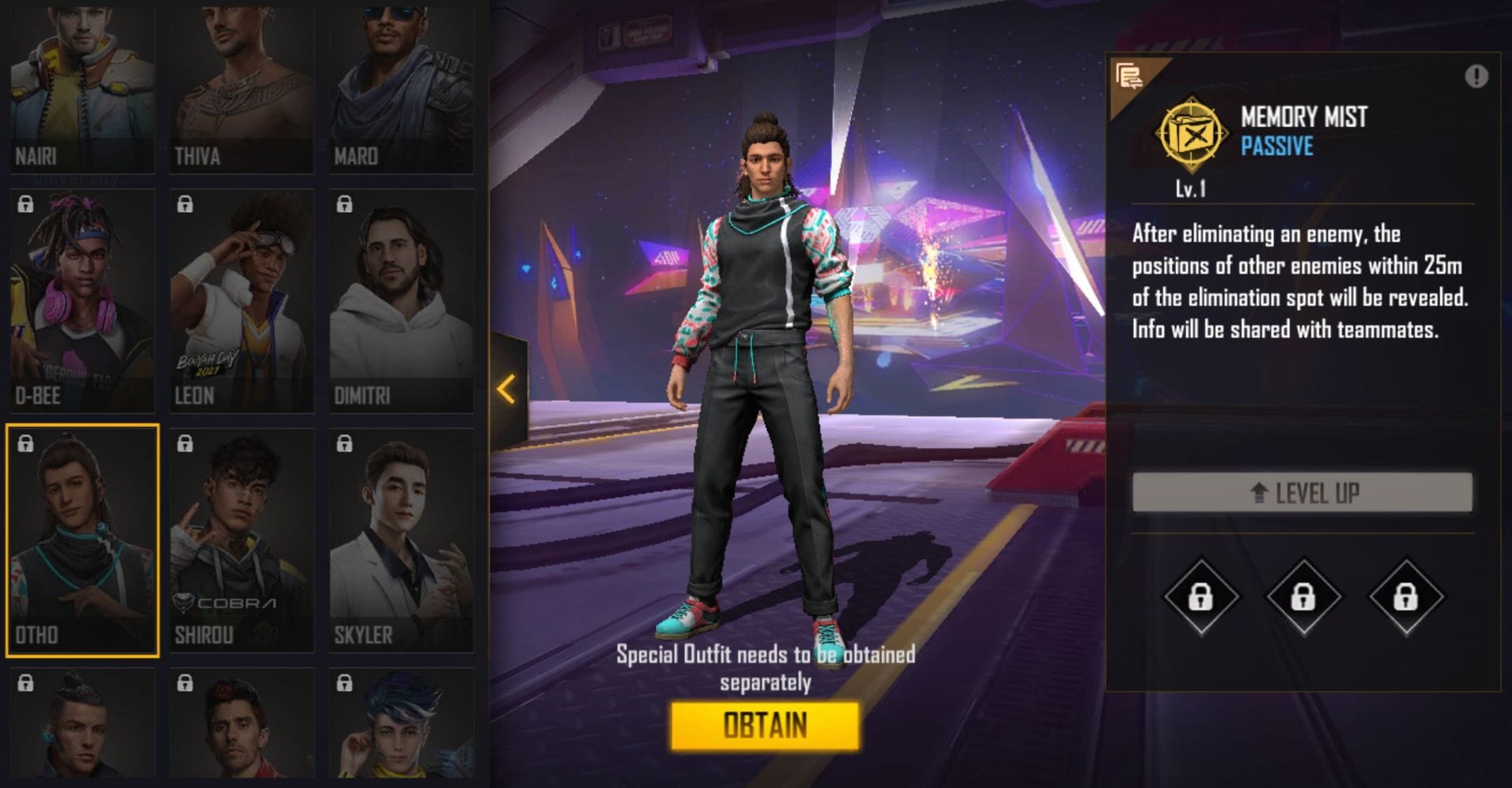Open the exclamation mark info icon
The height and width of the screenshot is (788, 1512).
click(1476, 76)
